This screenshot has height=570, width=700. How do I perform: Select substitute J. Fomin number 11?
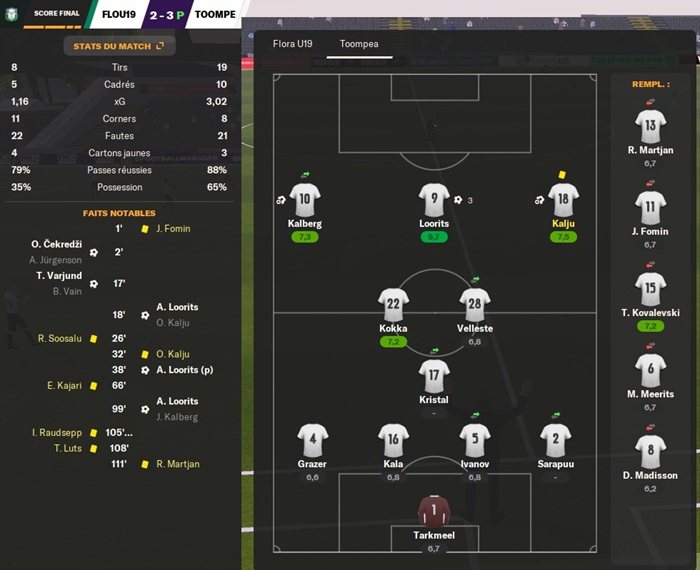click(x=650, y=208)
